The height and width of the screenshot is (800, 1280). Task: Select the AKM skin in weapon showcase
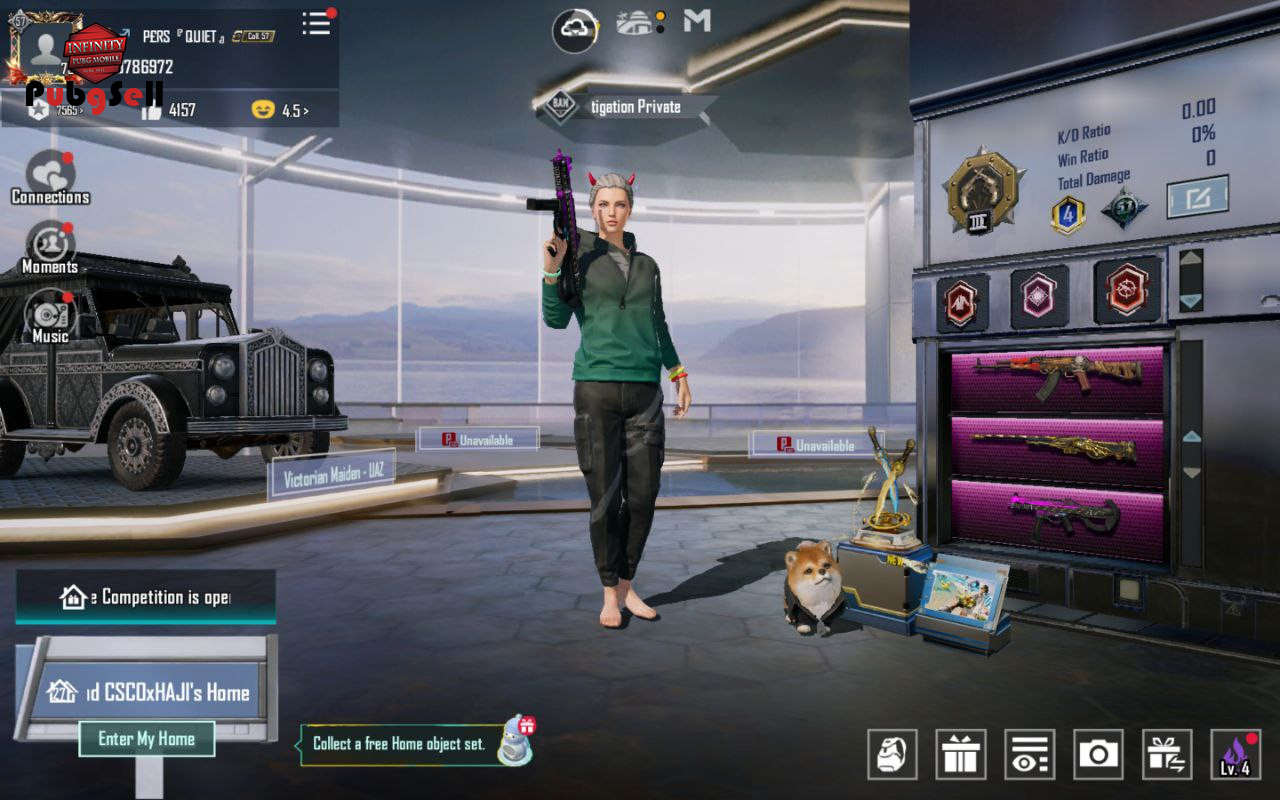(1057, 377)
